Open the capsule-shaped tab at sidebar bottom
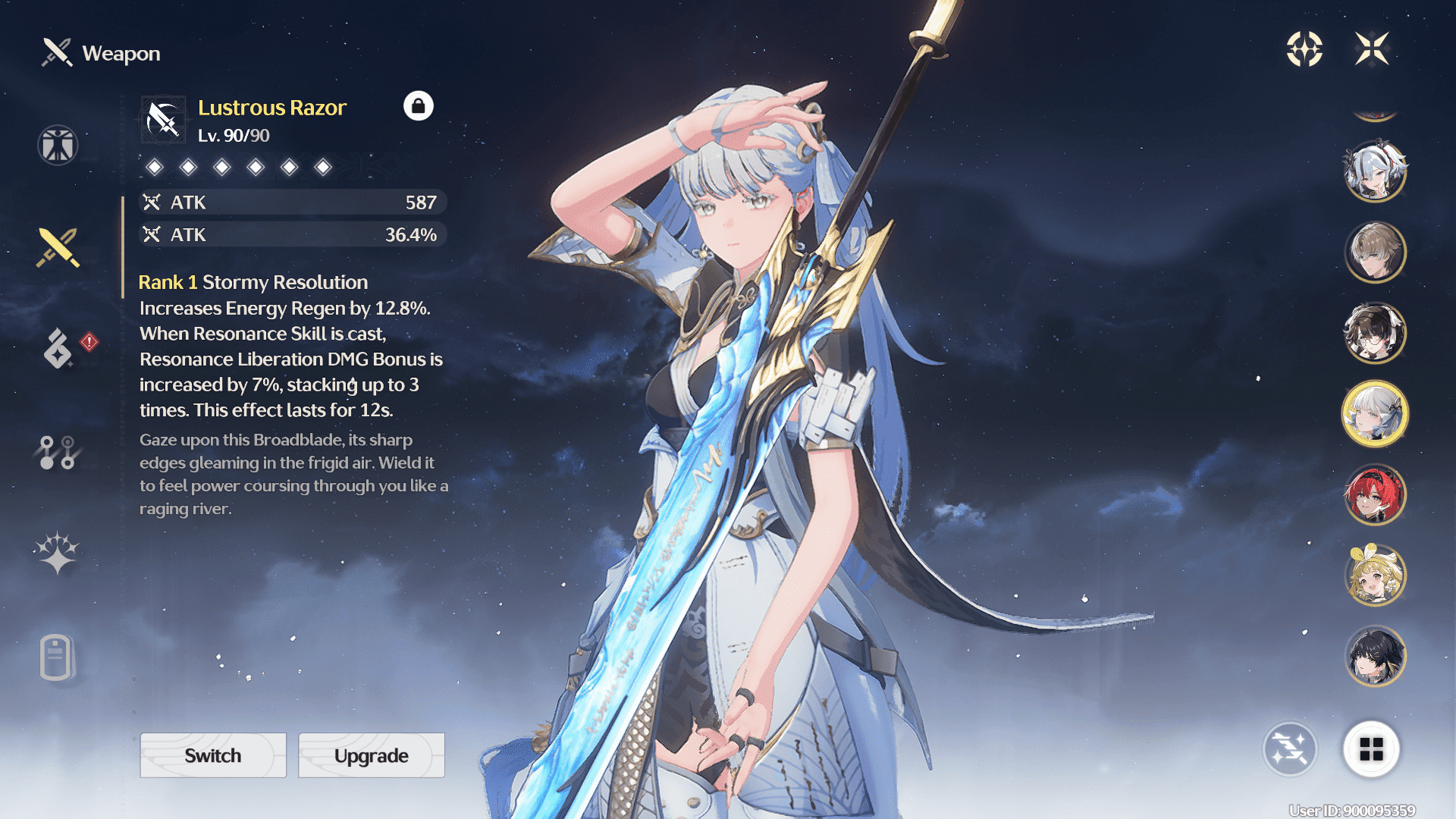The image size is (1456, 819). pyautogui.click(x=56, y=657)
